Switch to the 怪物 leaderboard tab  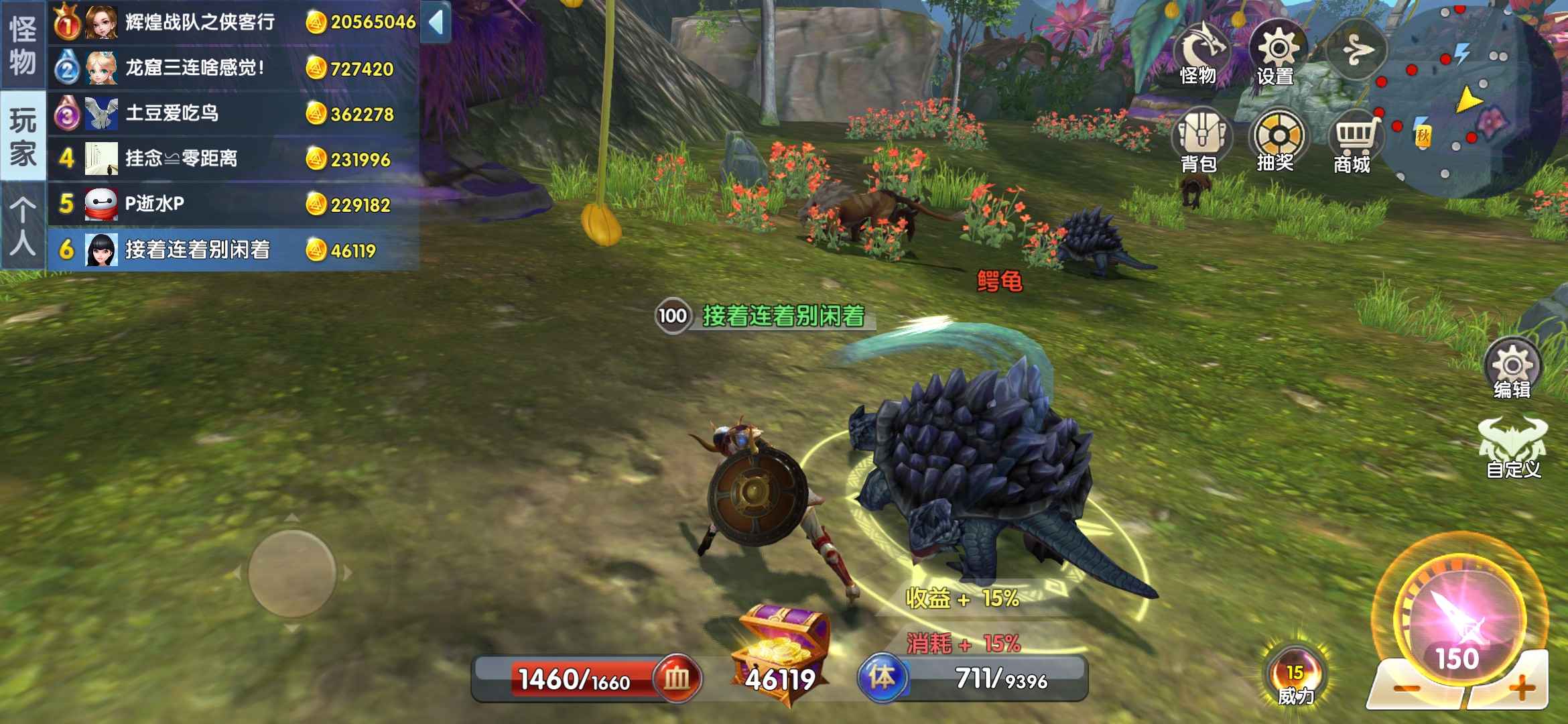tap(23, 44)
